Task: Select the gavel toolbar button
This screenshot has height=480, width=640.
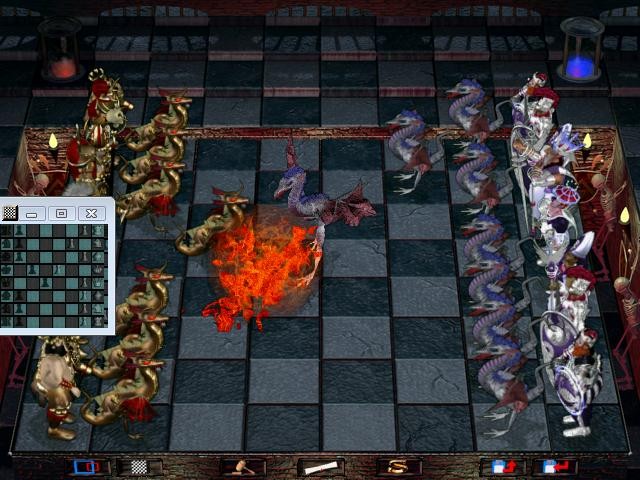Action: coord(243,467)
